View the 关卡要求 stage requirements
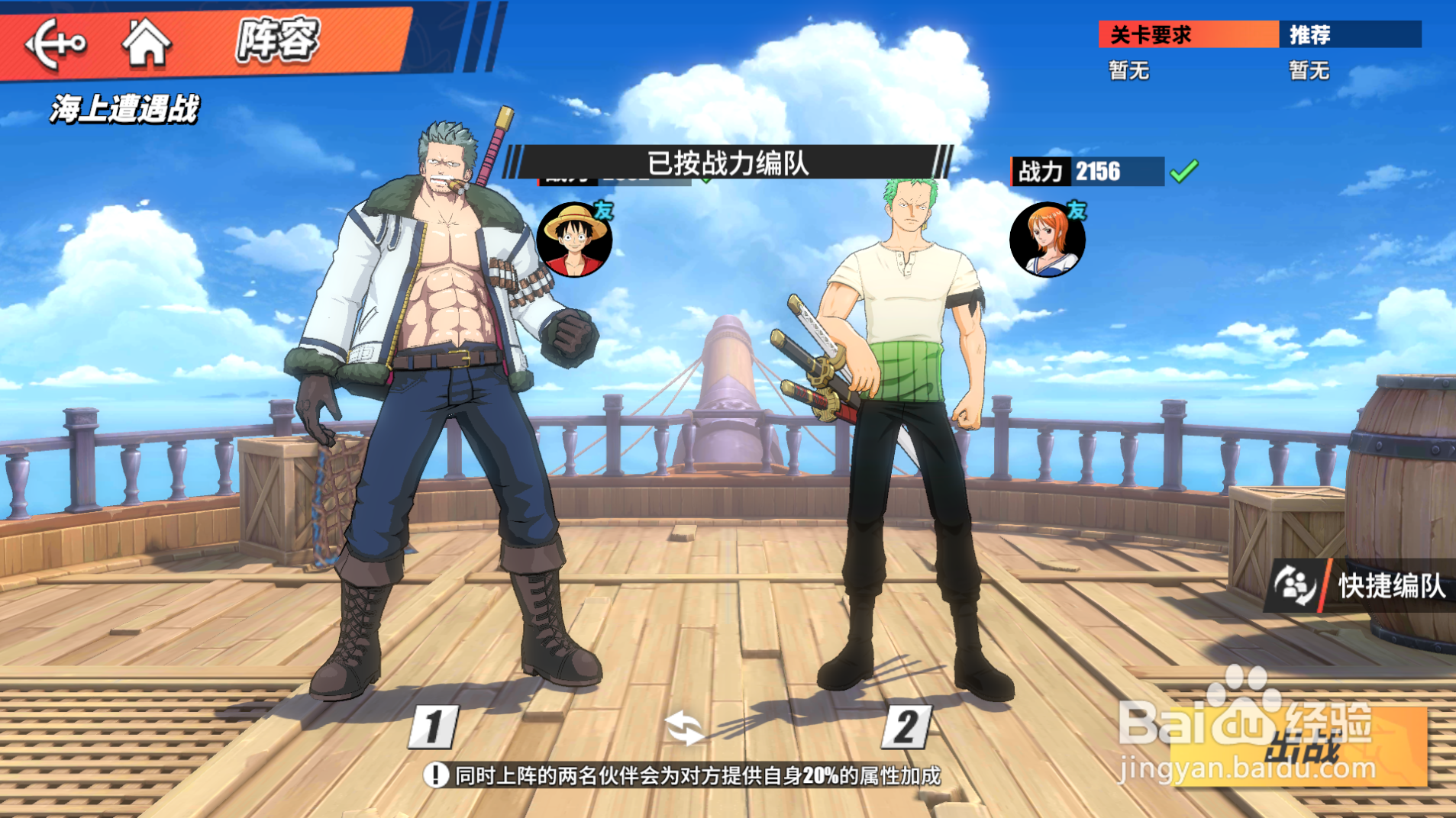Screen dimensions: 1456x818 pyautogui.click(x=1187, y=35)
